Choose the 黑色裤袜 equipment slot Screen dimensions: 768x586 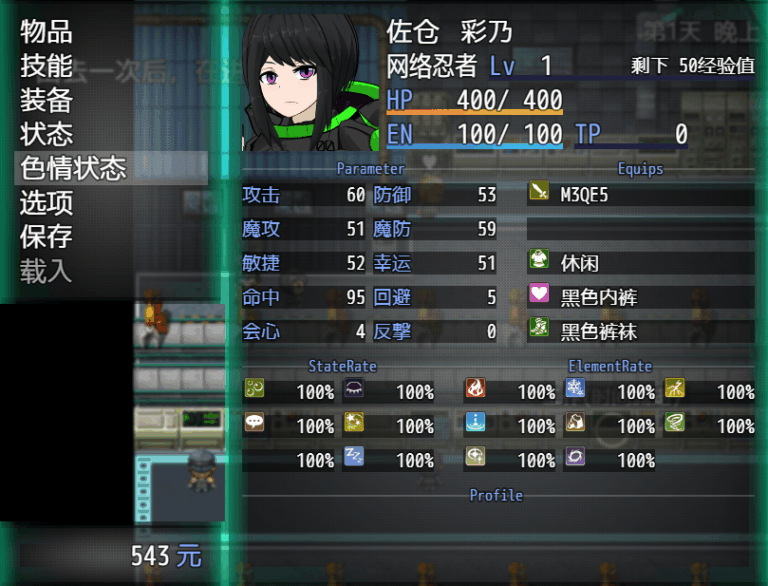pyautogui.click(x=640, y=331)
